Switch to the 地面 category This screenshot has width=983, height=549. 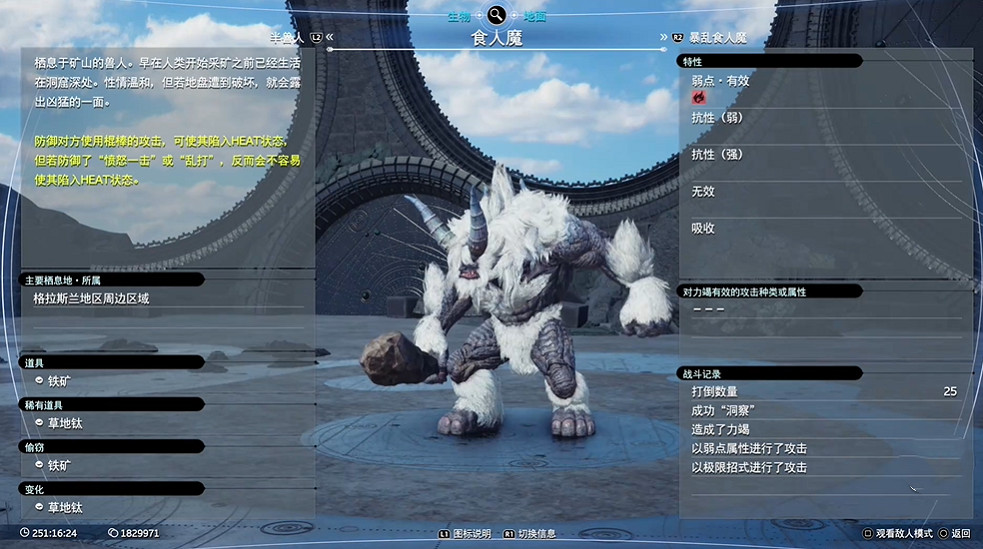pos(535,16)
